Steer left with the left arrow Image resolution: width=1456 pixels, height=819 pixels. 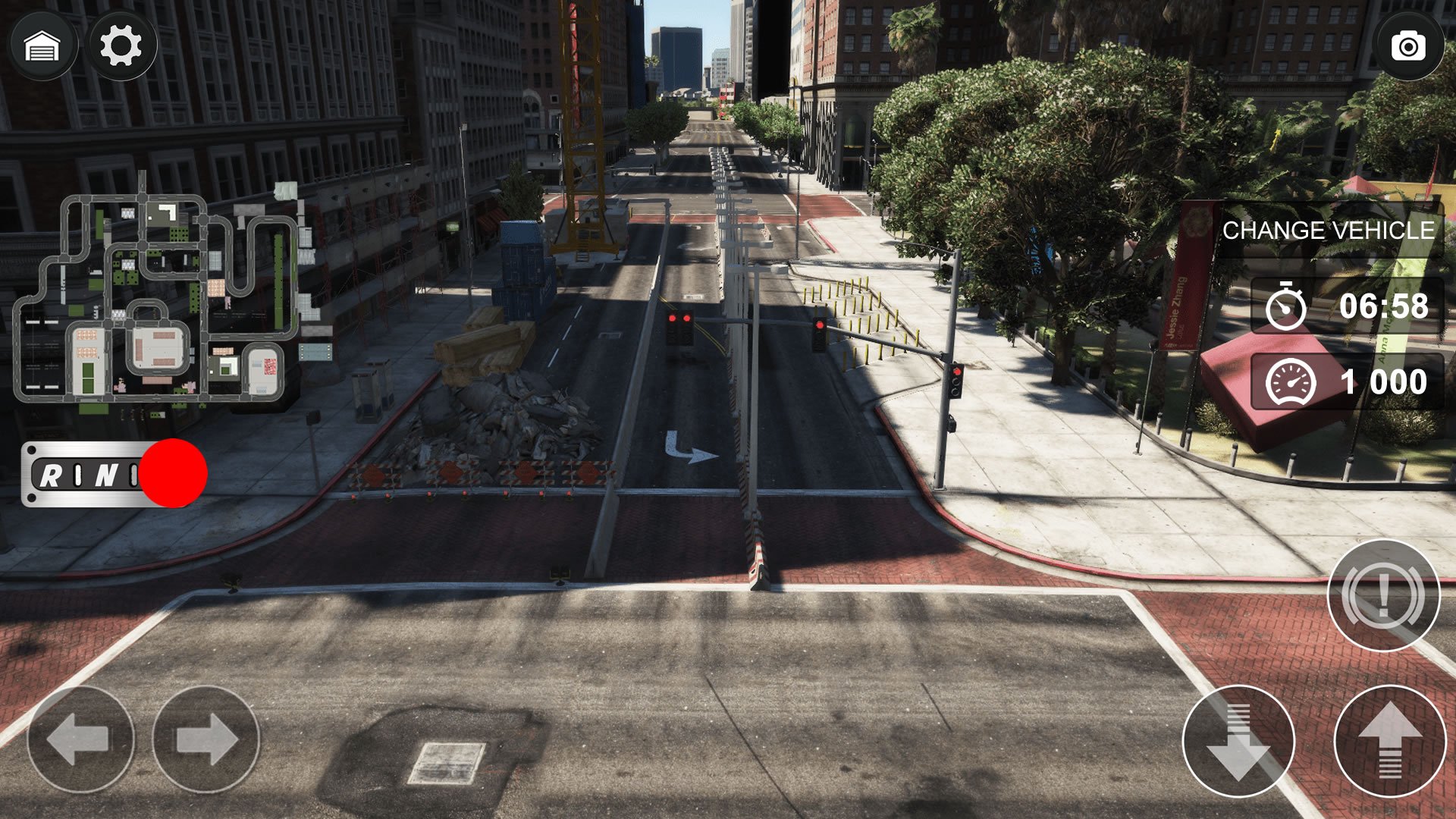pos(80,739)
